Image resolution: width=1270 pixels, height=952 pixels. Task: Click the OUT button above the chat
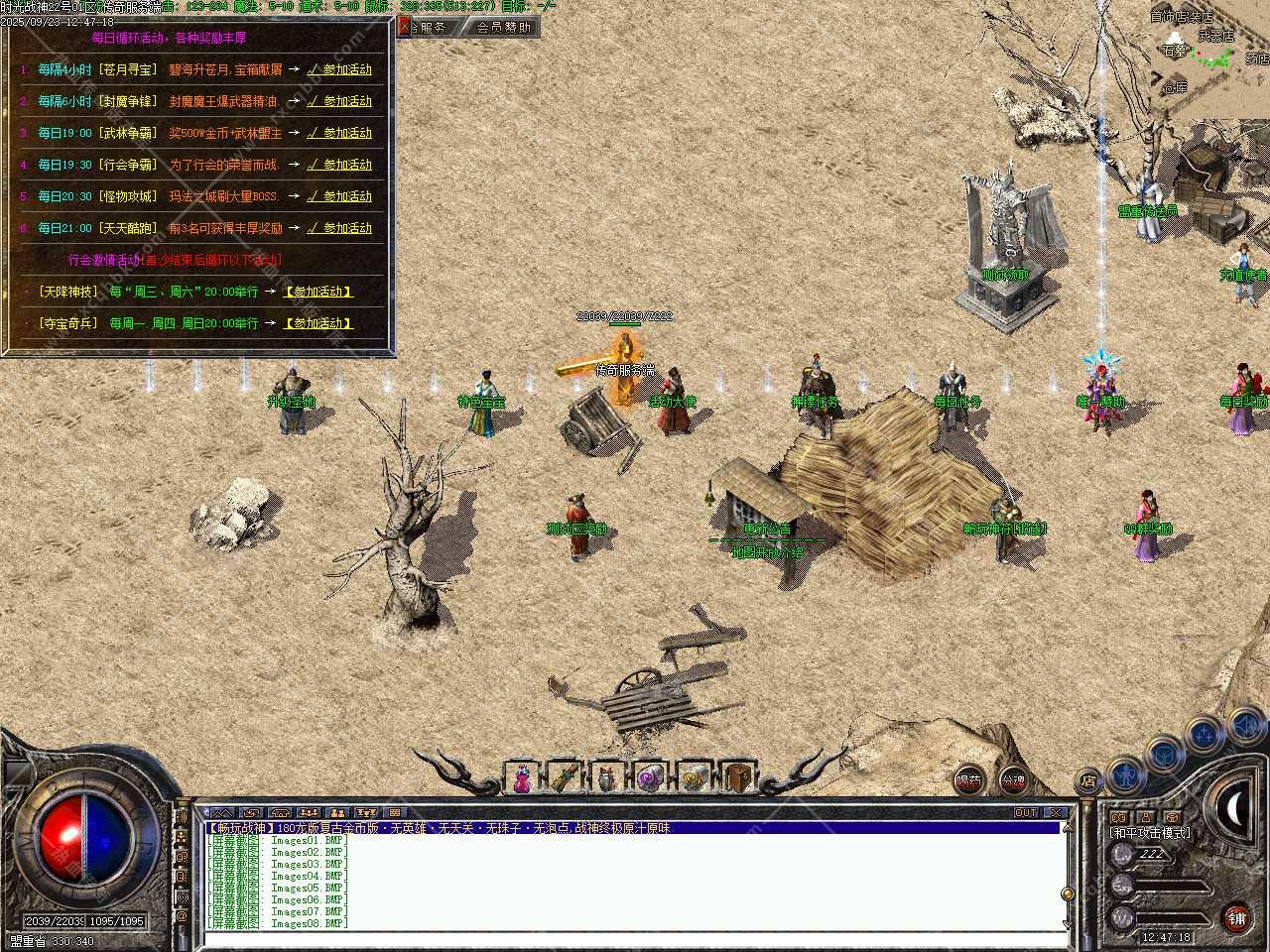coord(1026,812)
